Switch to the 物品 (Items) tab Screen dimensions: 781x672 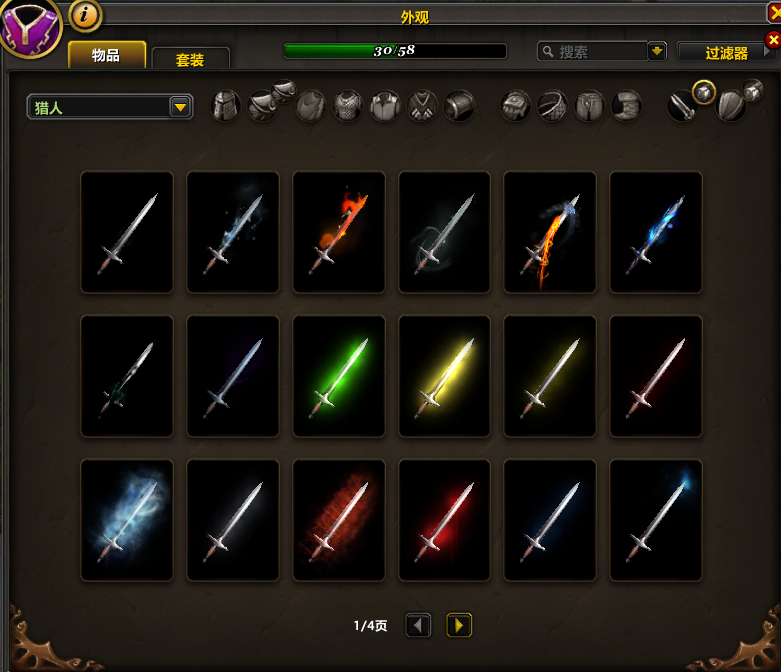pyautogui.click(x=106, y=55)
